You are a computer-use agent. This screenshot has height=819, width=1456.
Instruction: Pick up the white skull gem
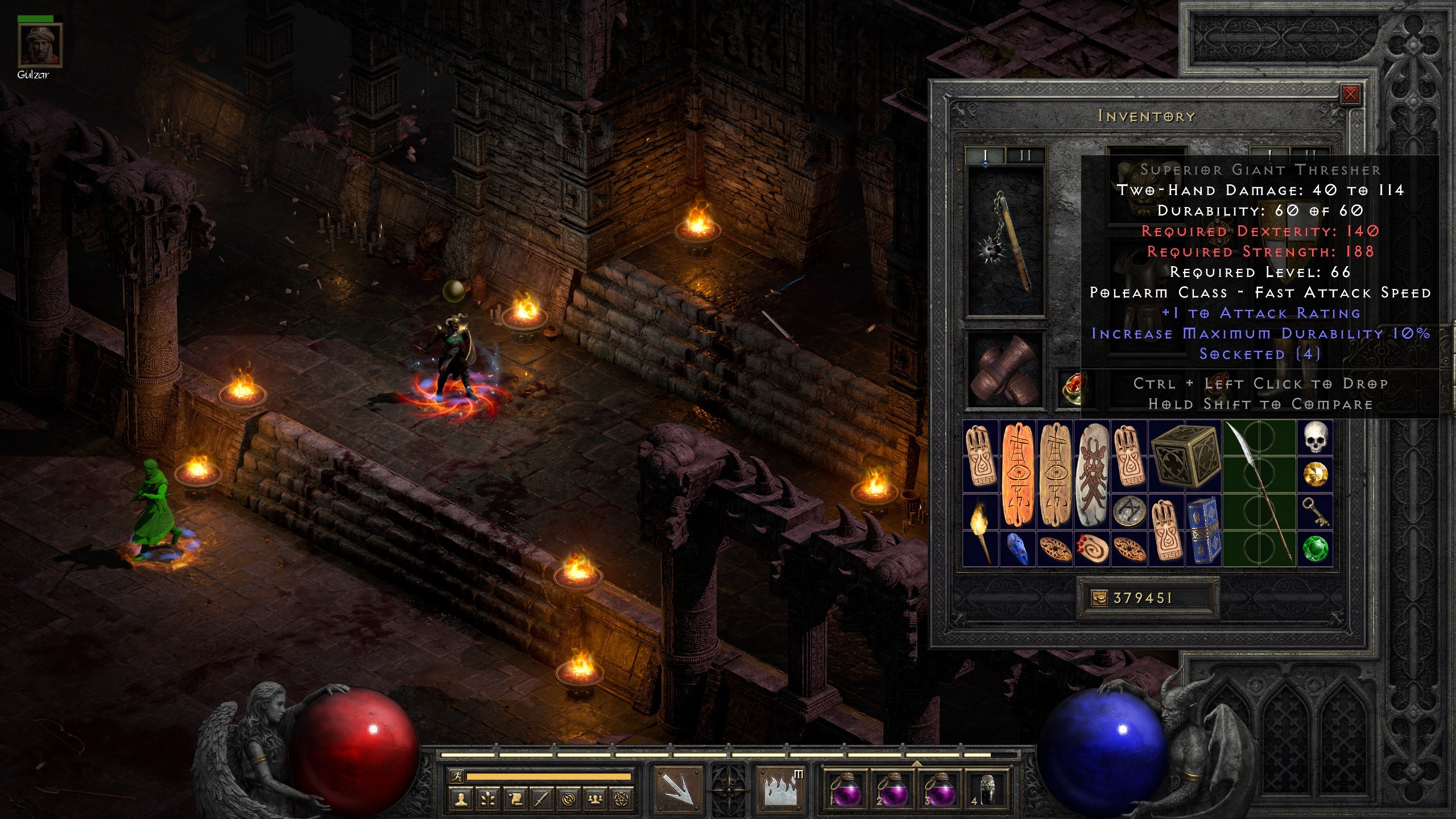click(x=1315, y=438)
